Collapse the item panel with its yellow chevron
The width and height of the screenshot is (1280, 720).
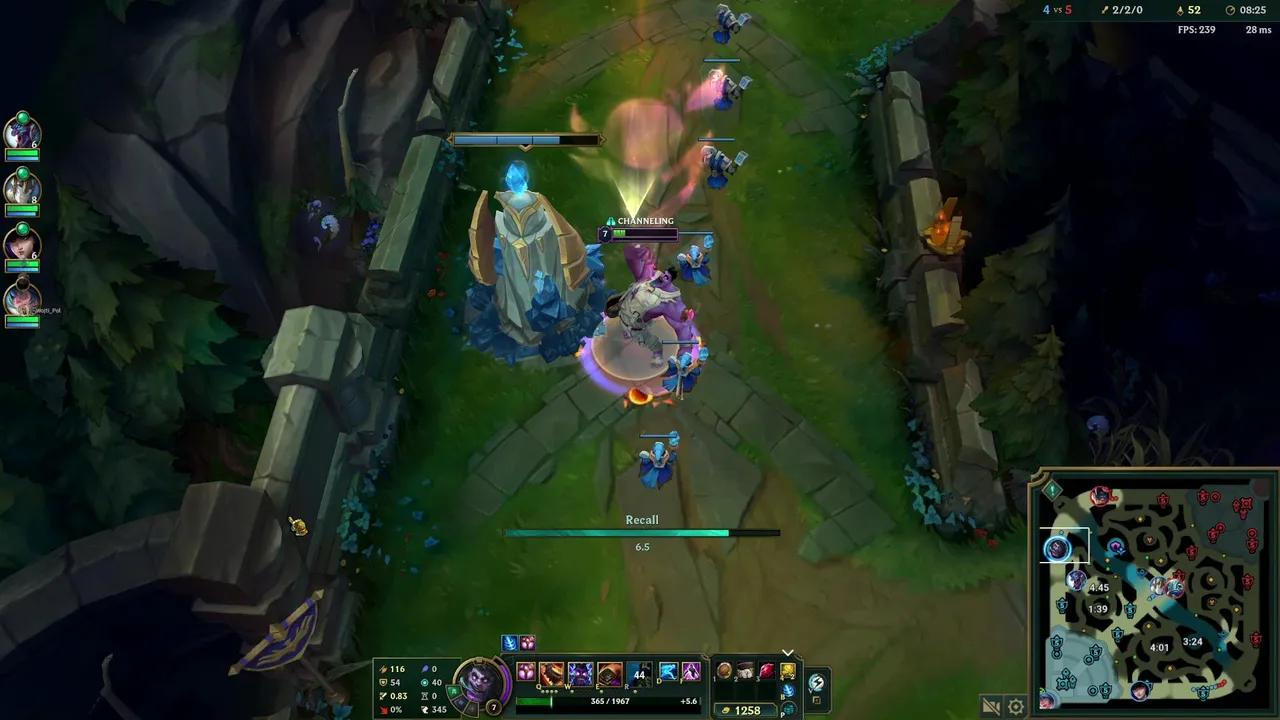788,652
